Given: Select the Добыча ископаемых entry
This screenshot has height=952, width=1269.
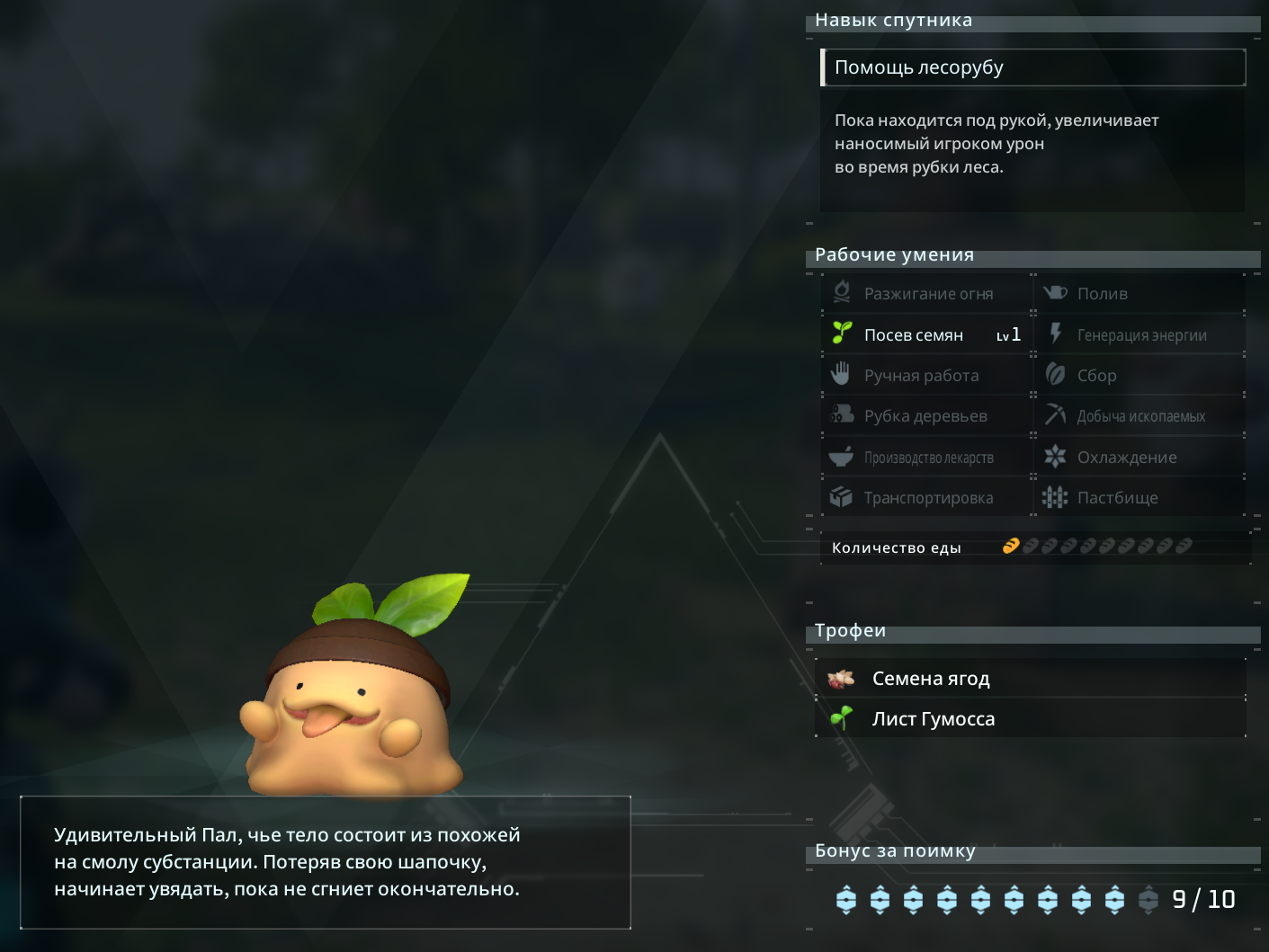Looking at the screenshot, I should [x=1140, y=415].
